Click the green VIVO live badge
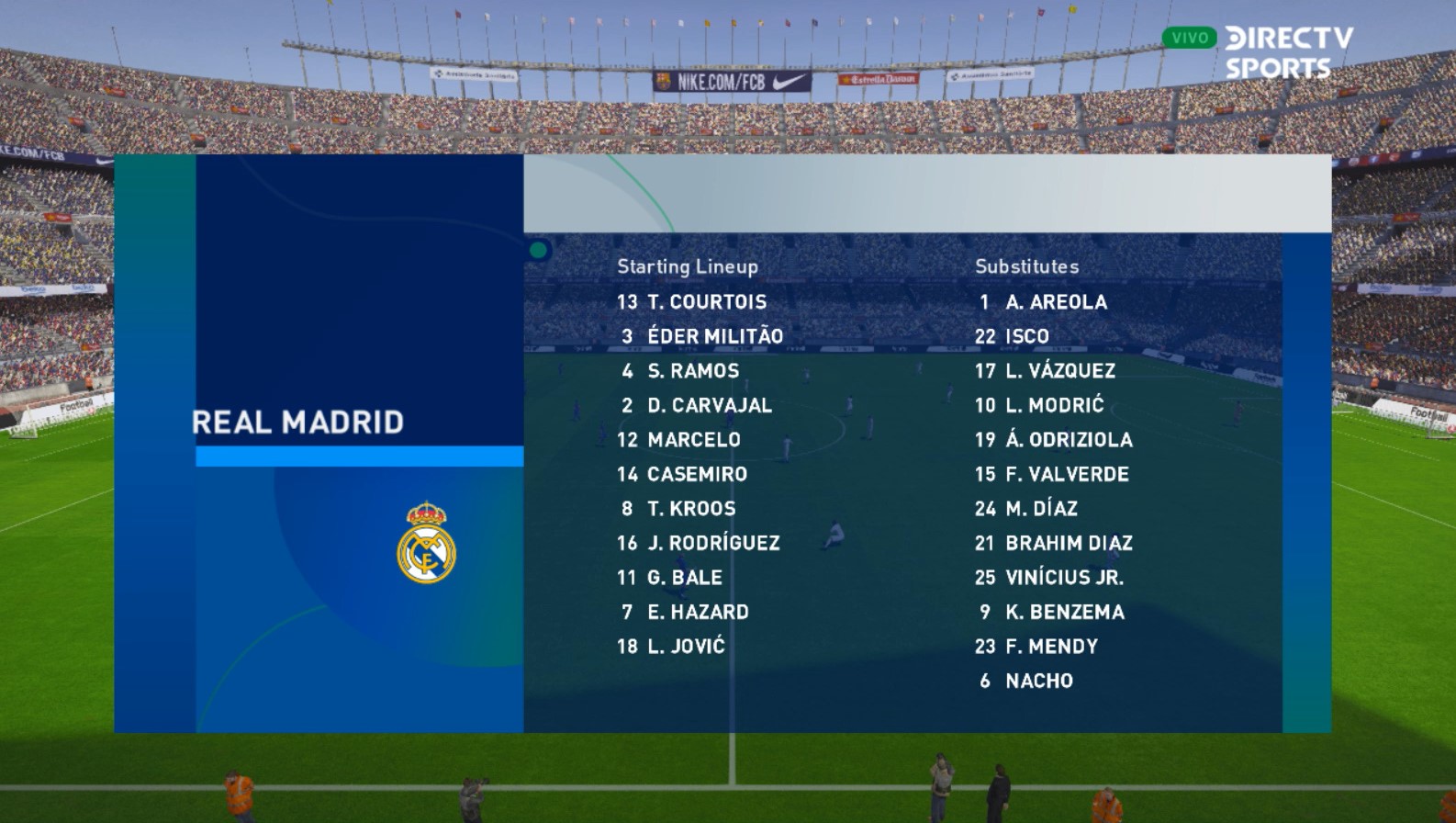Viewport: 1456px width, 823px height. 1189,38
